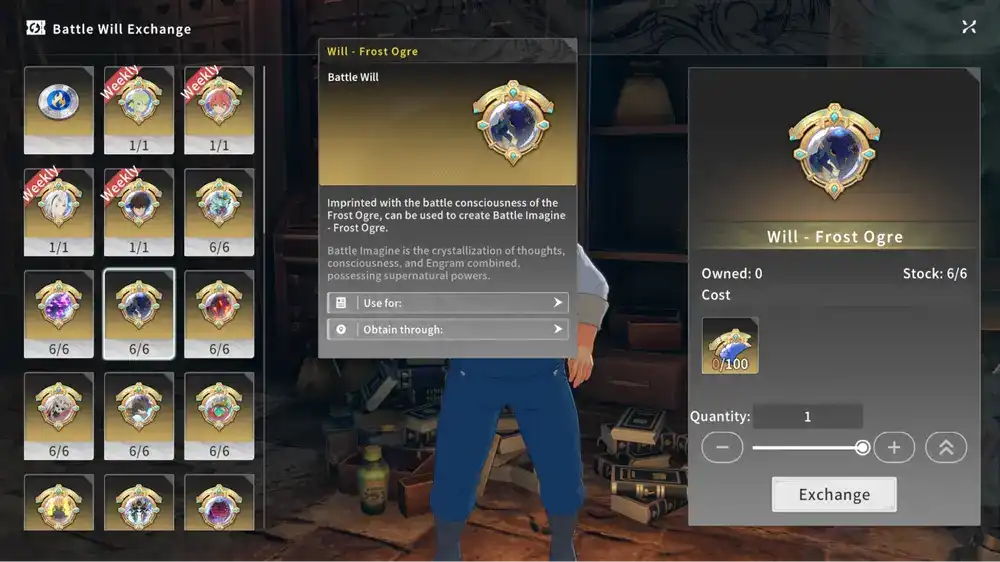Pick the weekly red-haired character will
Screen dimensions: 1000x562
[x=219, y=110]
